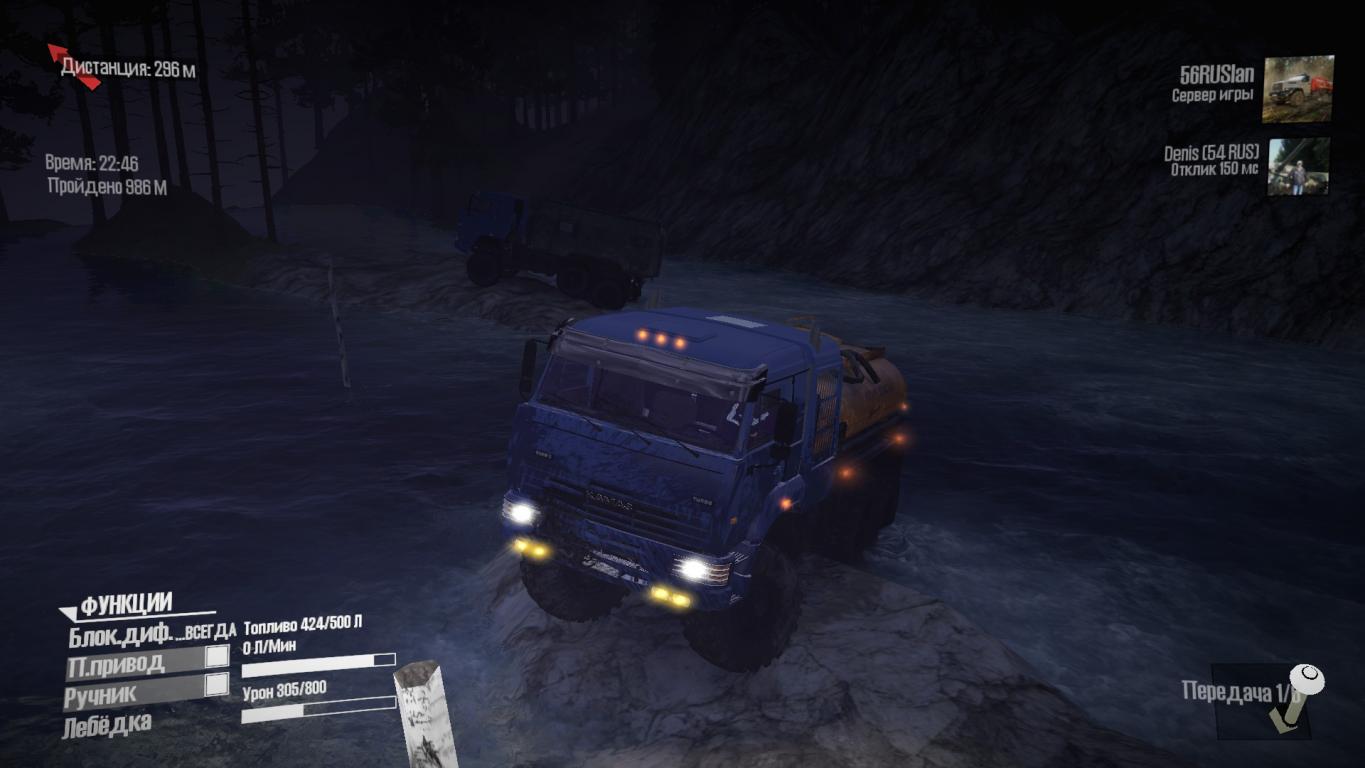This screenshot has height=768, width=1365.
Task: Toggle the П.привод all-wheel drive checkbox
Action: pos(216,658)
